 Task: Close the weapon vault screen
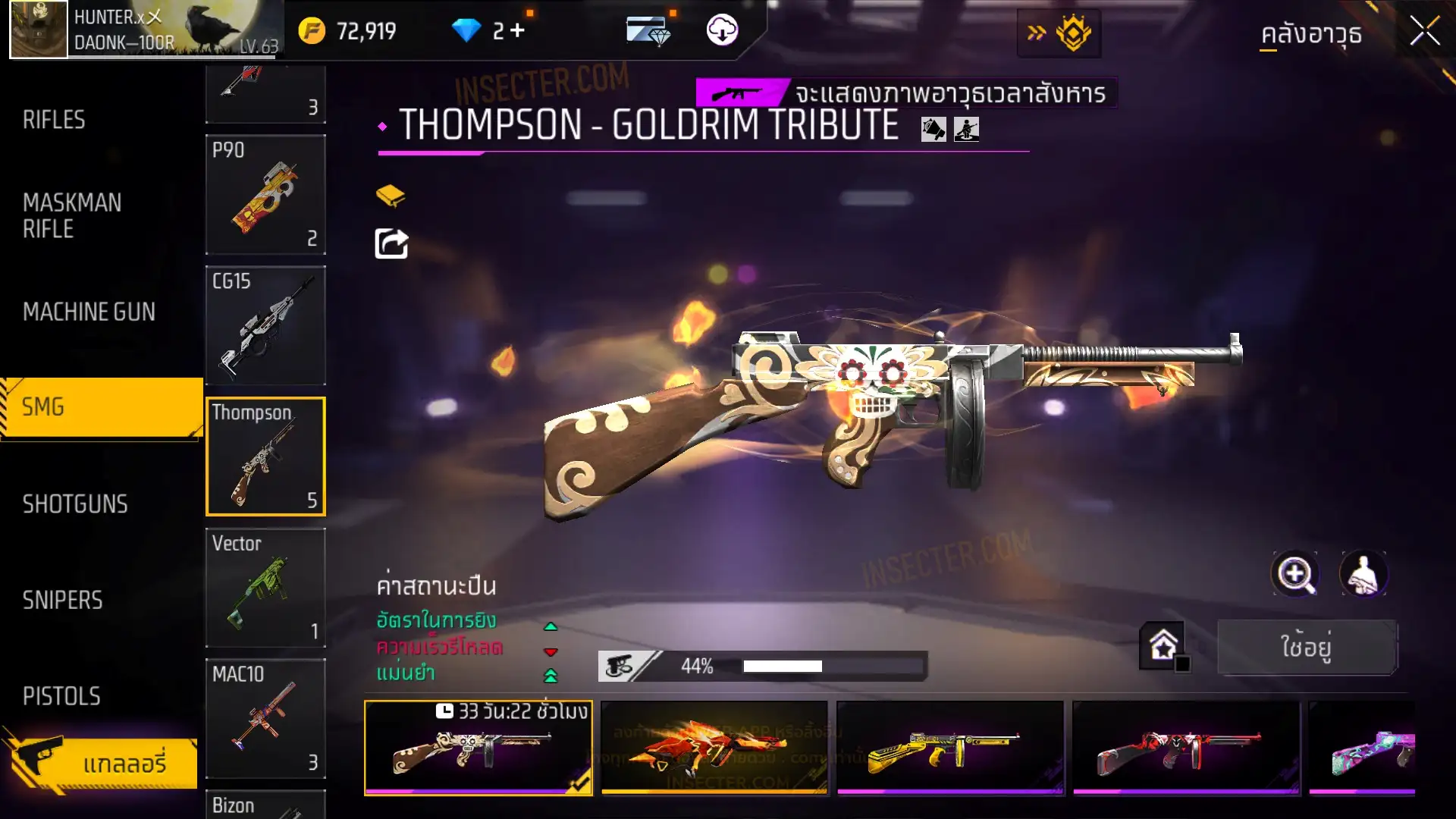pyautogui.click(x=1424, y=32)
